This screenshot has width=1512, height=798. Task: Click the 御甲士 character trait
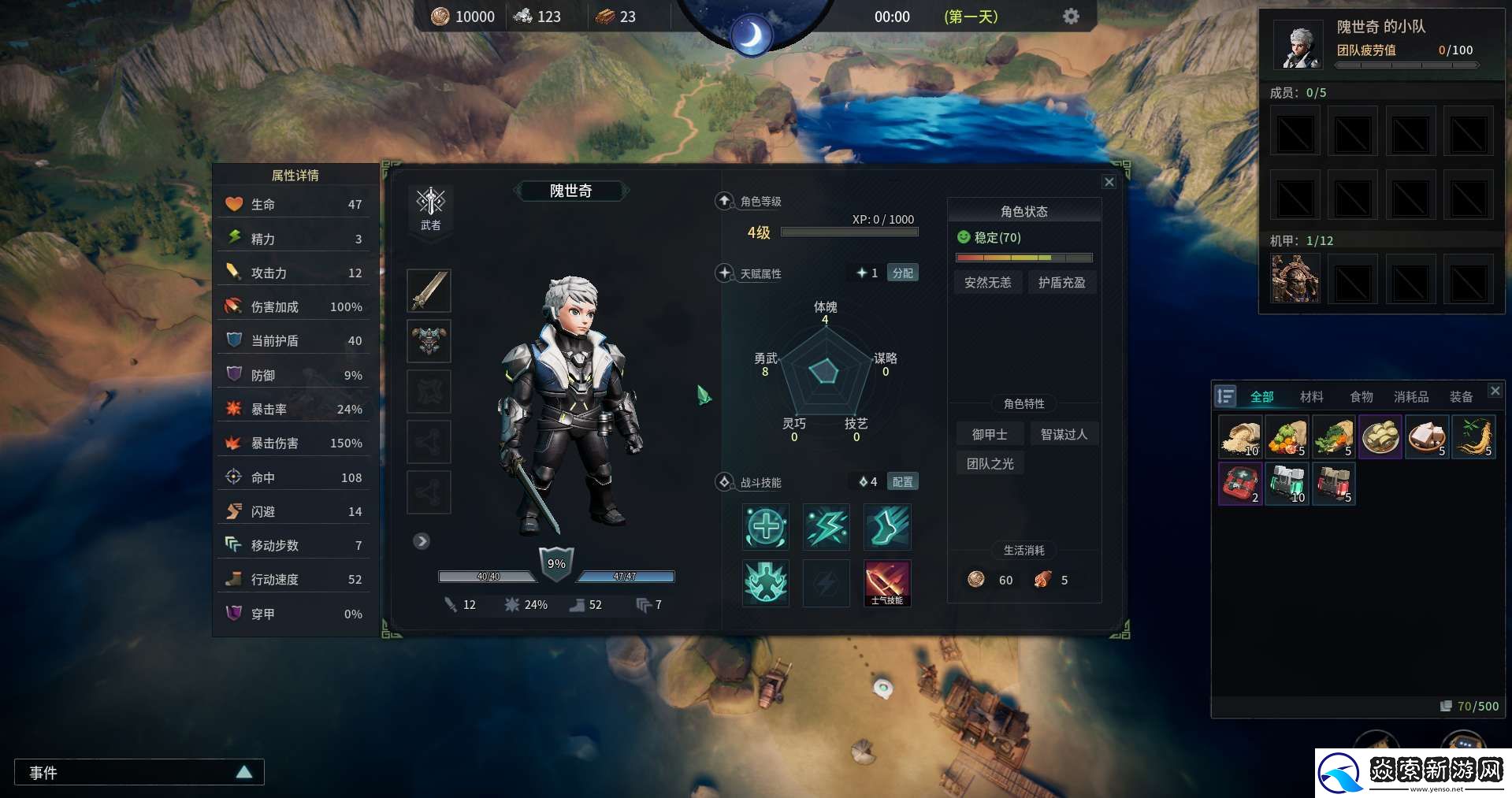click(x=990, y=434)
